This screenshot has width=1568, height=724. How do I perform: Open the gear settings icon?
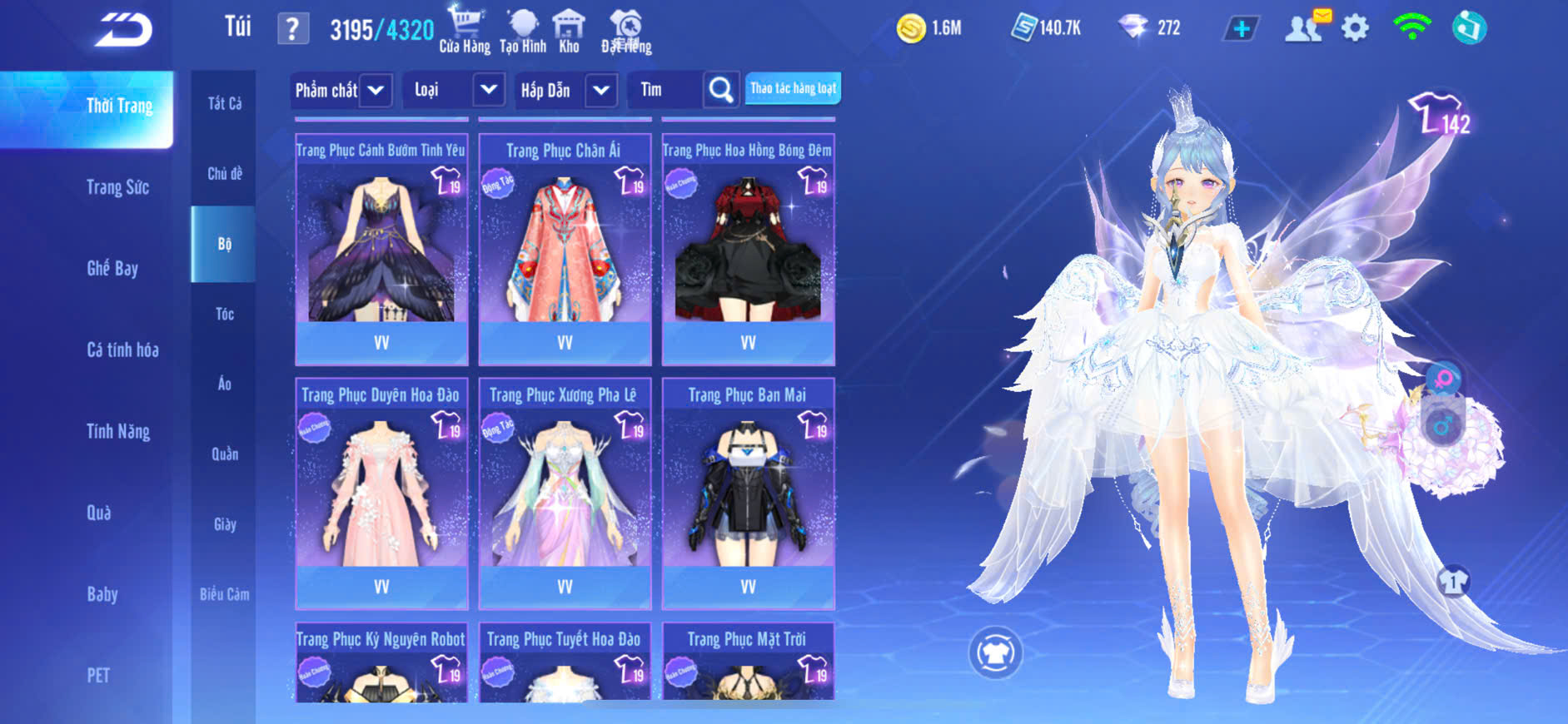1355,28
